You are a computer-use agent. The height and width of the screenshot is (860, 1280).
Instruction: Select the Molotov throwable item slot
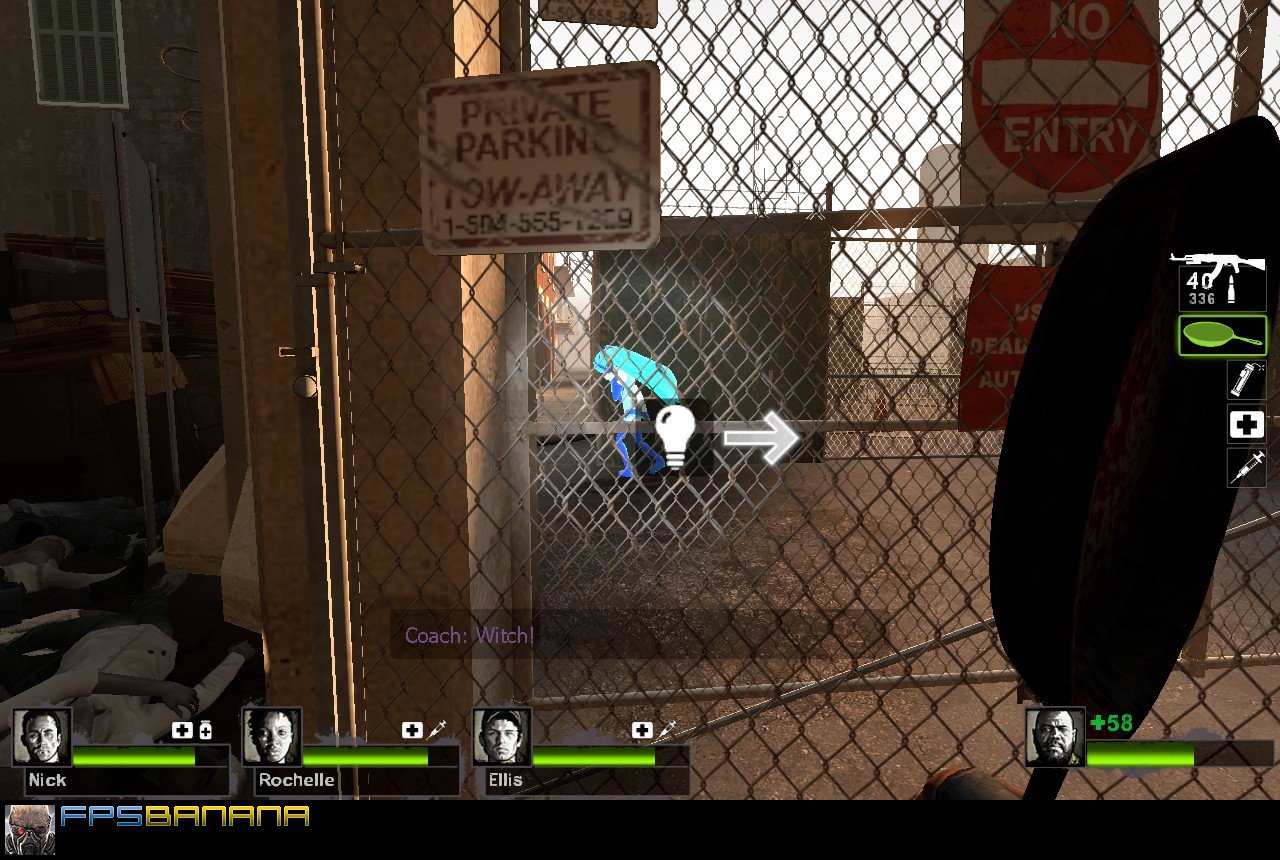(x=1246, y=382)
